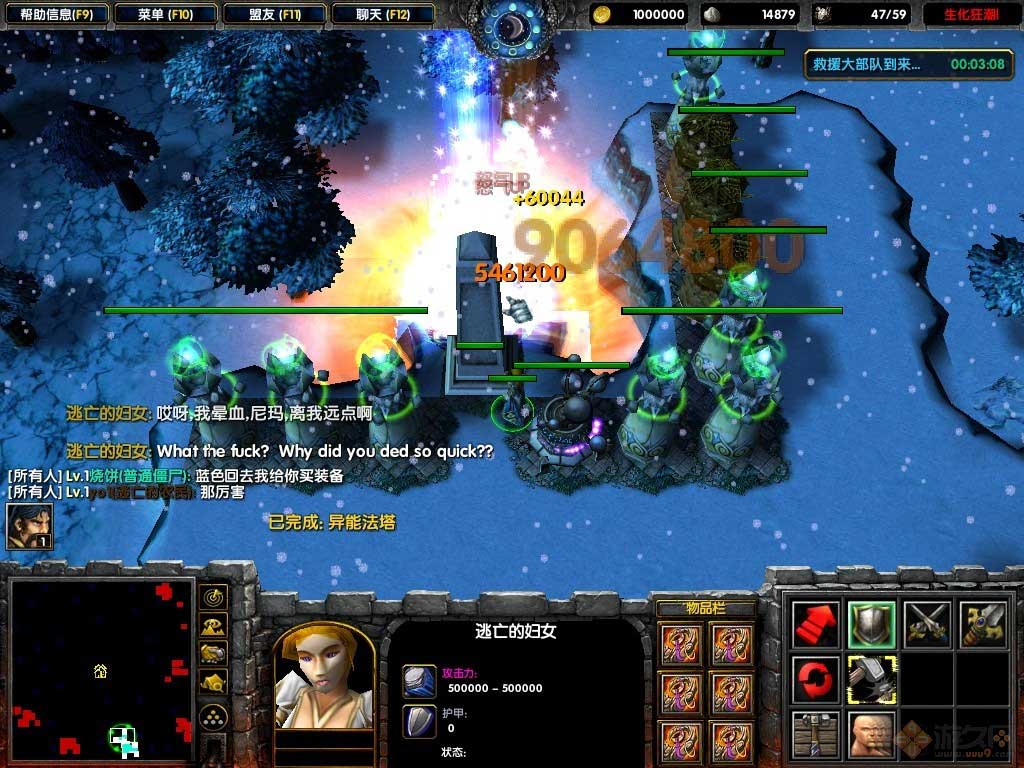The height and width of the screenshot is (768, 1024).
Task: Use the single golden-hilted sword command
Action: click(x=983, y=624)
